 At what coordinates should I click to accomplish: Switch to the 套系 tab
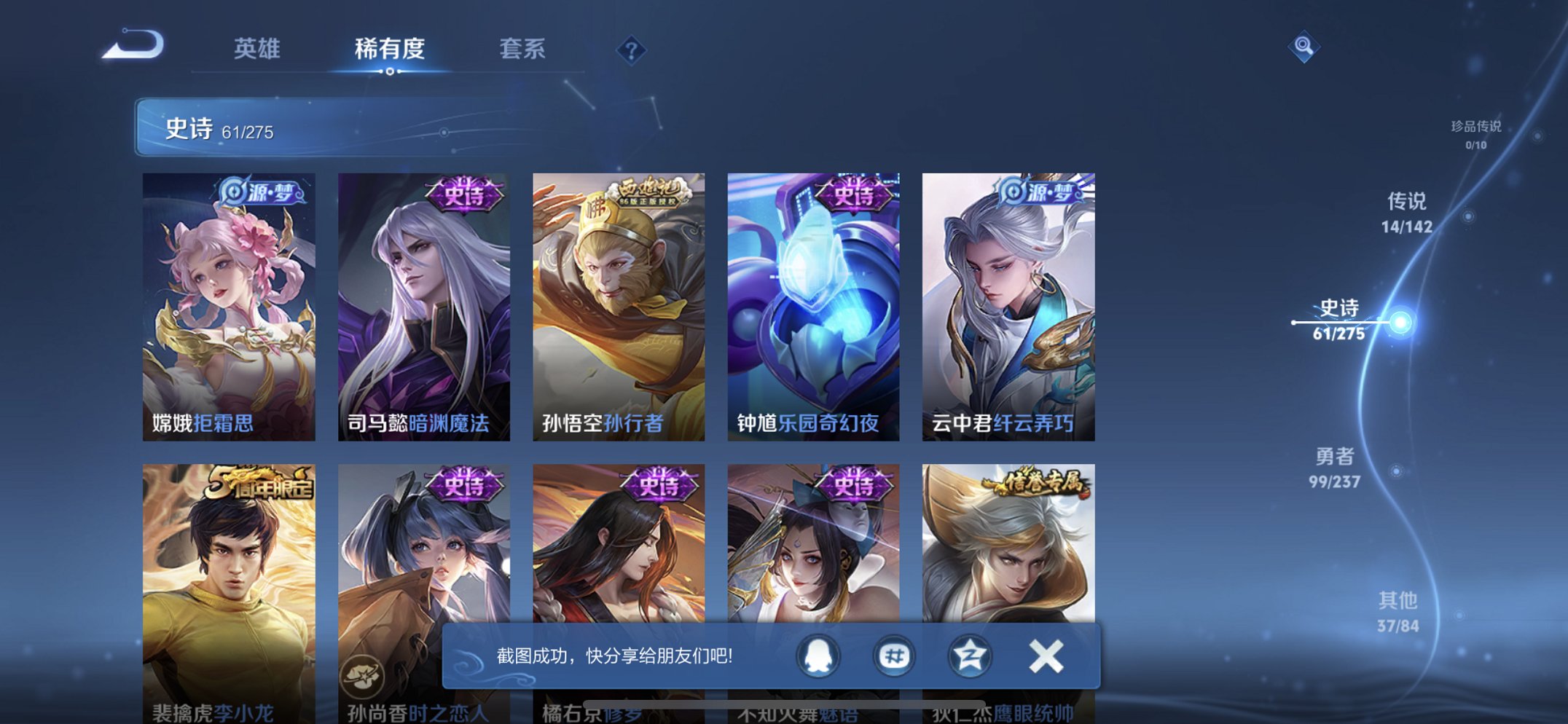click(x=523, y=50)
